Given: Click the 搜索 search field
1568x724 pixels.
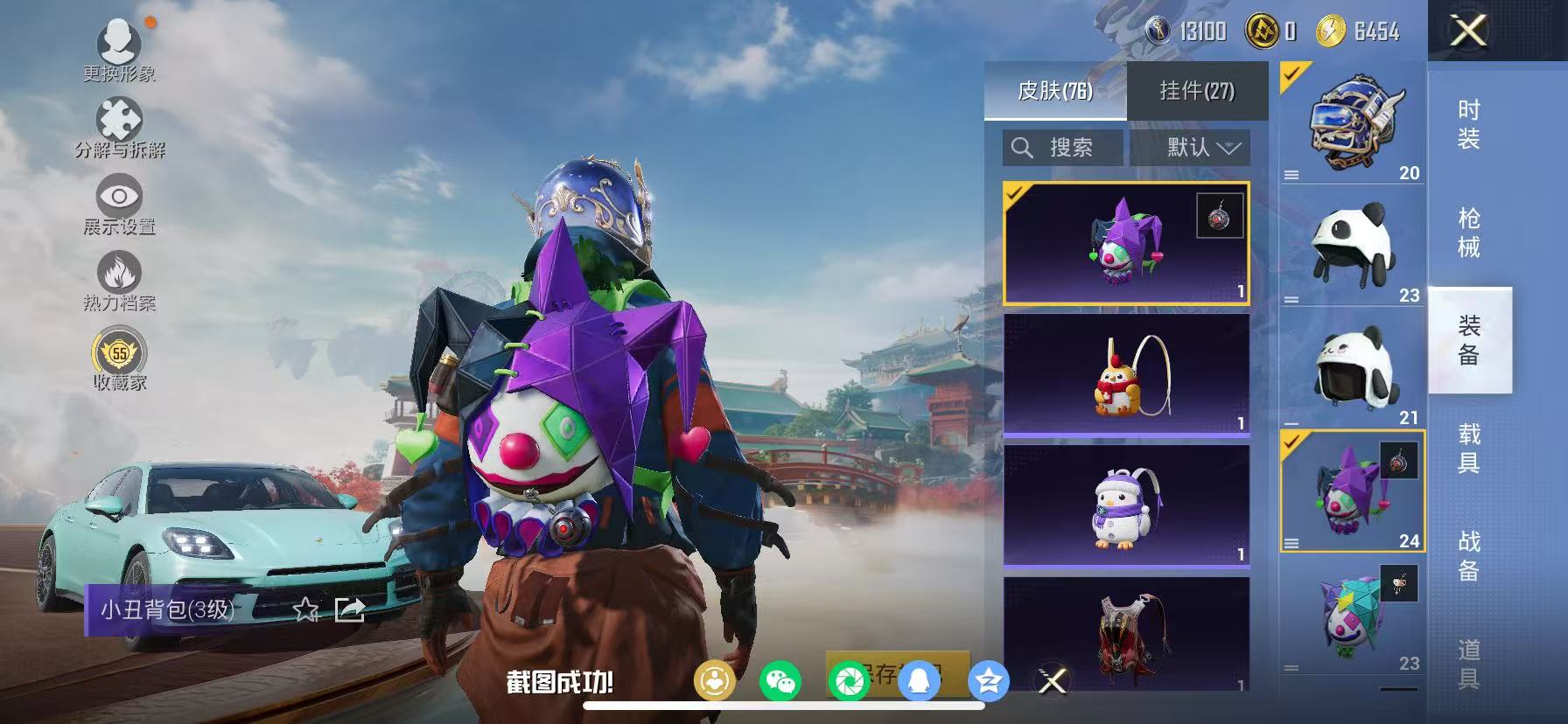Looking at the screenshot, I should pos(1064,148).
